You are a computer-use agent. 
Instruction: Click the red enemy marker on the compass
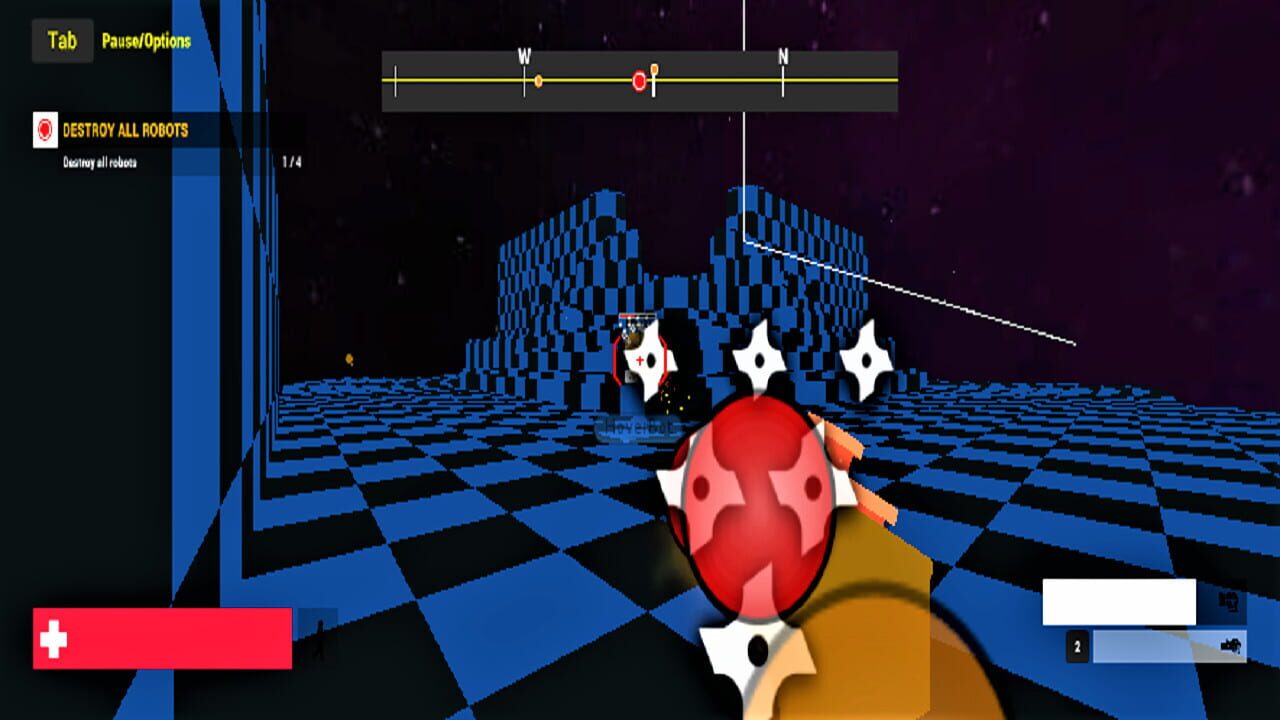639,81
